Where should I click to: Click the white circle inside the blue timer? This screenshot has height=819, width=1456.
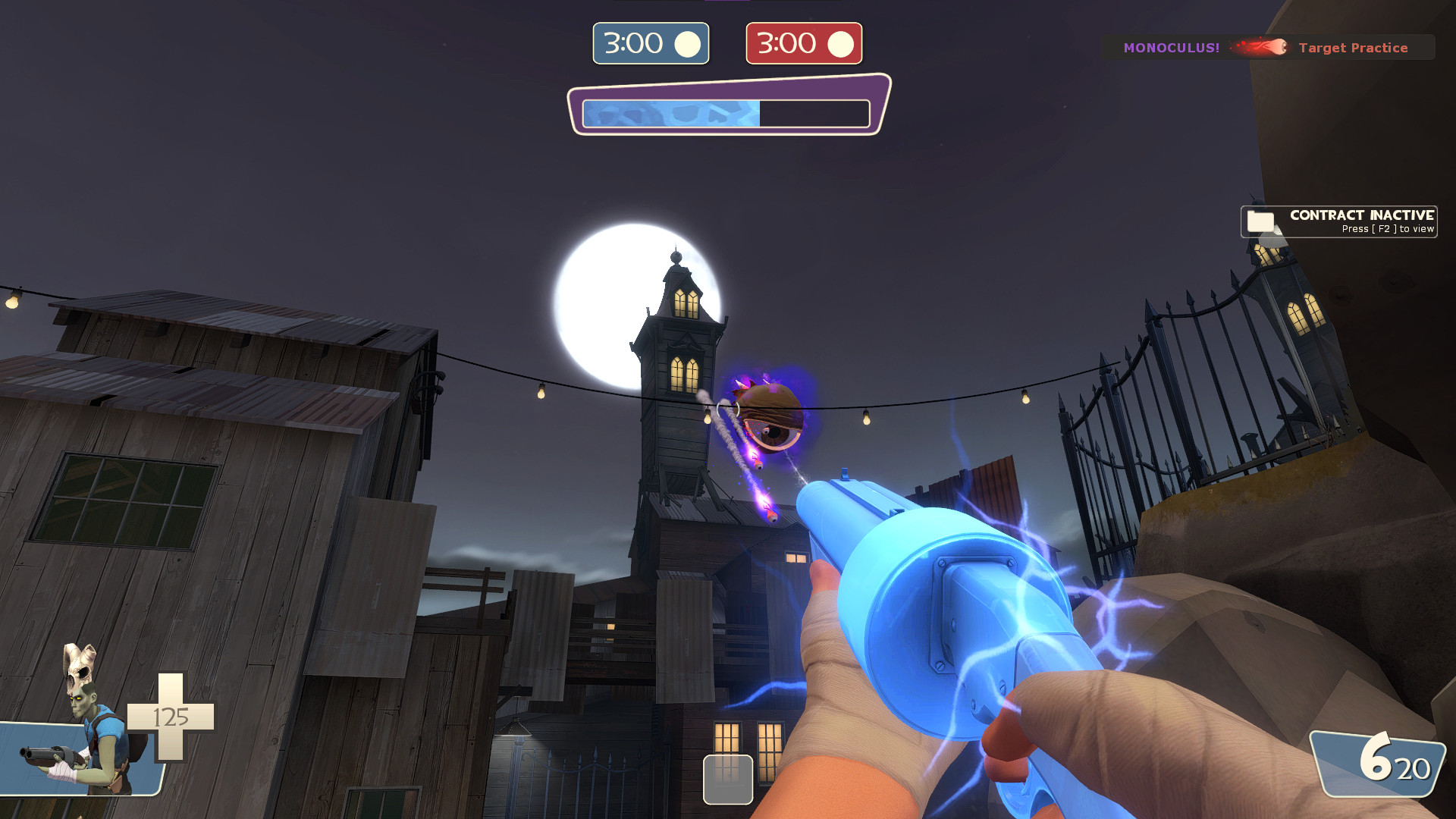pyautogui.click(x=689, y=43)
